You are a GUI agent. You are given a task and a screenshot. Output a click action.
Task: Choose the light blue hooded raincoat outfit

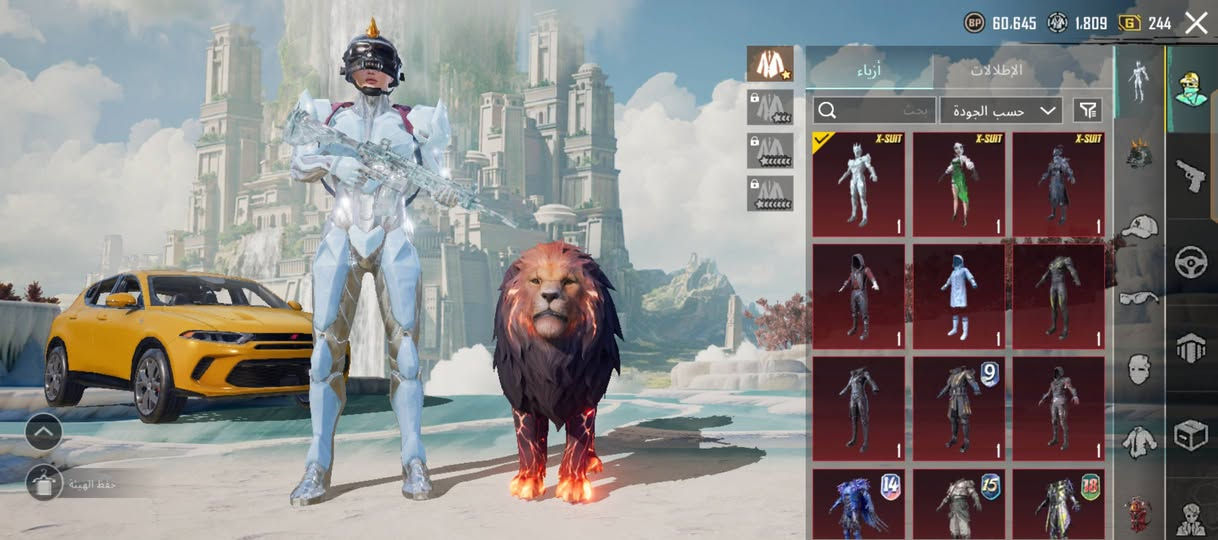pyautogui.click(x=959, y=295)
